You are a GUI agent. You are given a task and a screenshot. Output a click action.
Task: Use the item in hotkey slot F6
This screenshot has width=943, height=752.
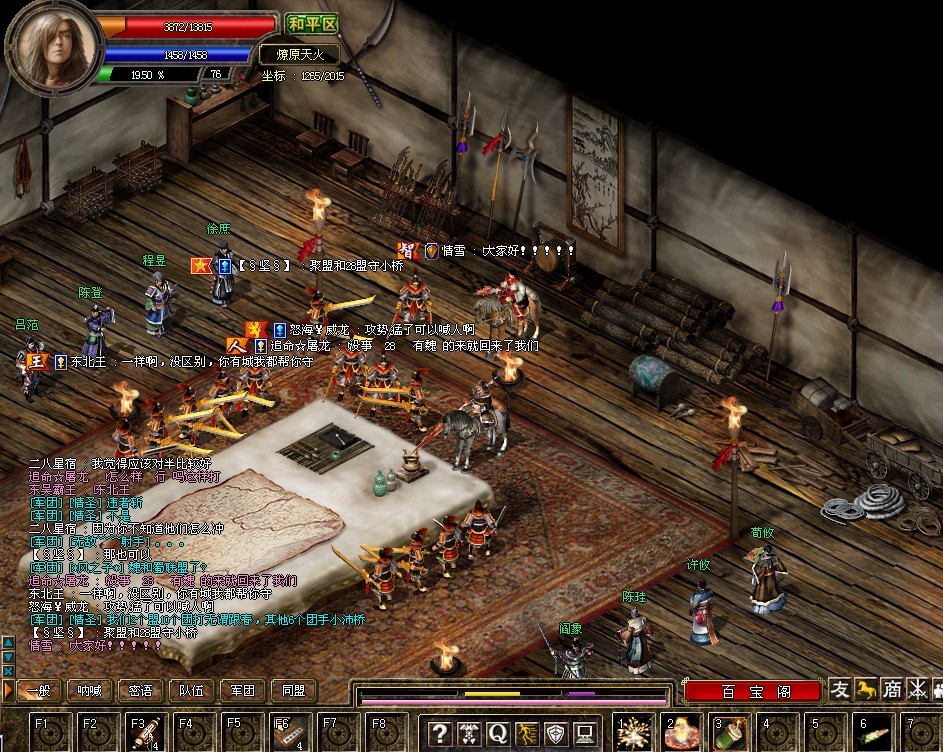(x=286, y=732)
